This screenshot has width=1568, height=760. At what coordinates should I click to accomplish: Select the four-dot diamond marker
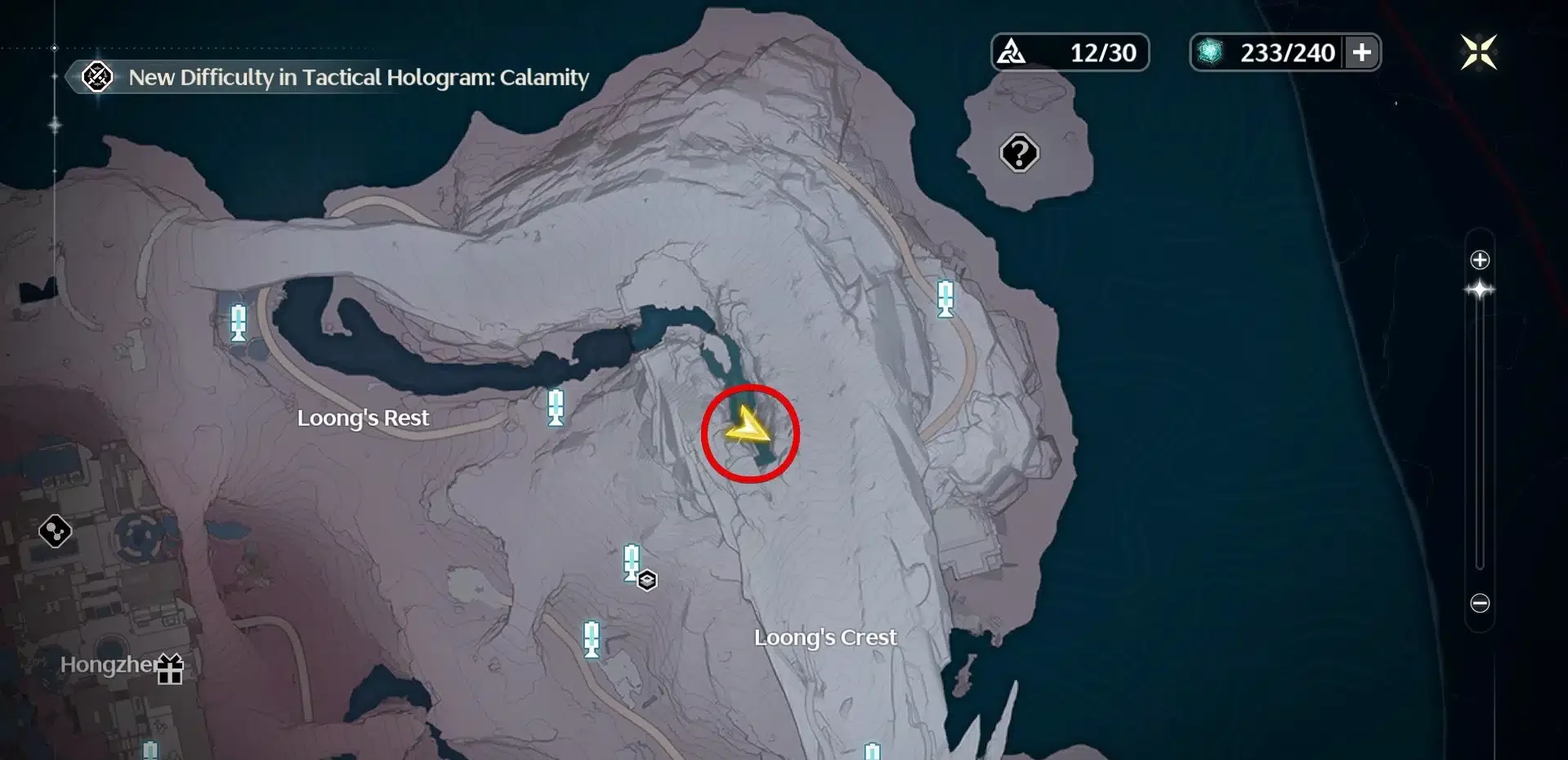coord(56,531)
